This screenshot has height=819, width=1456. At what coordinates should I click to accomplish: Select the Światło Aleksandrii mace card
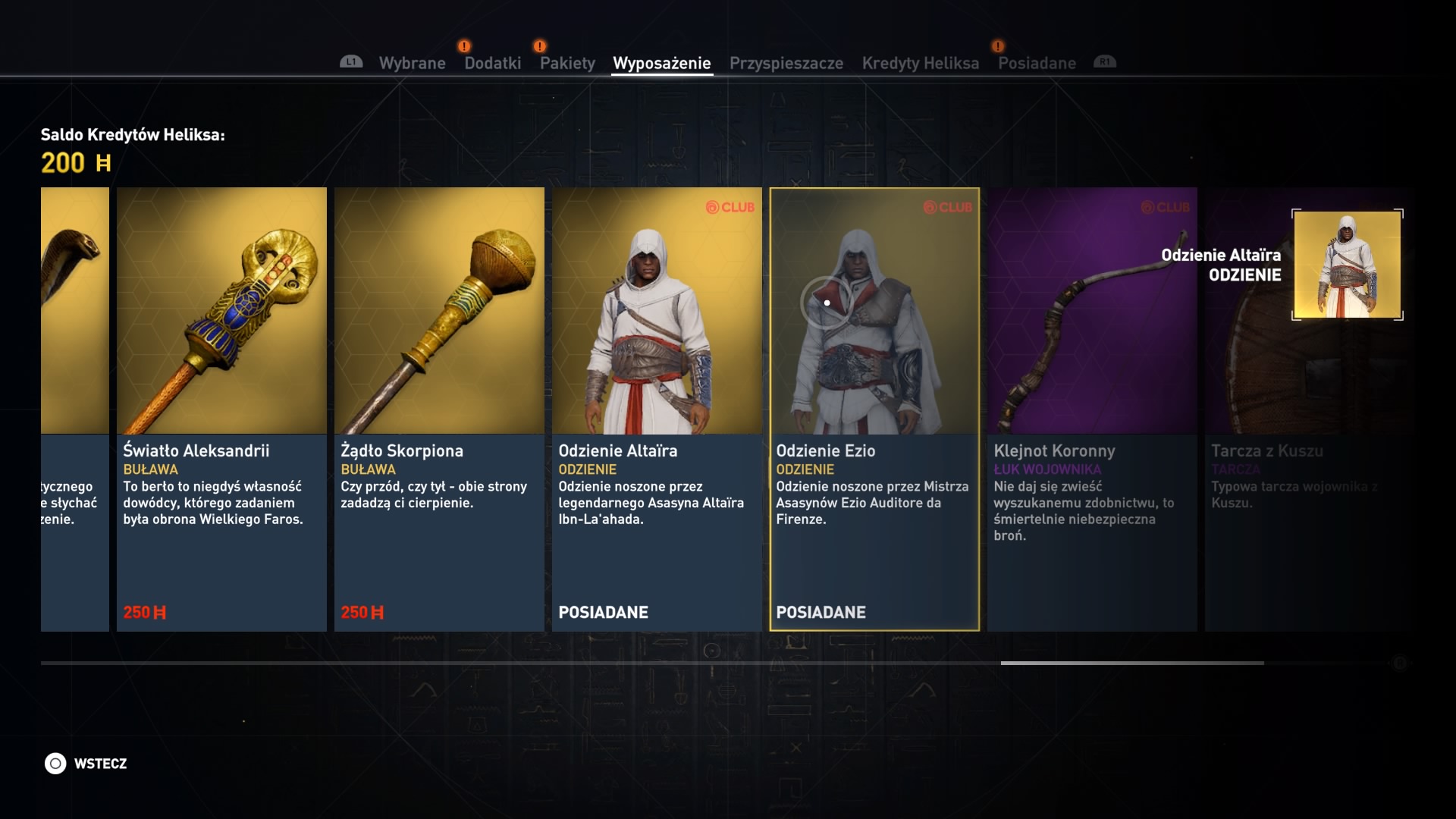coord(221,409)
